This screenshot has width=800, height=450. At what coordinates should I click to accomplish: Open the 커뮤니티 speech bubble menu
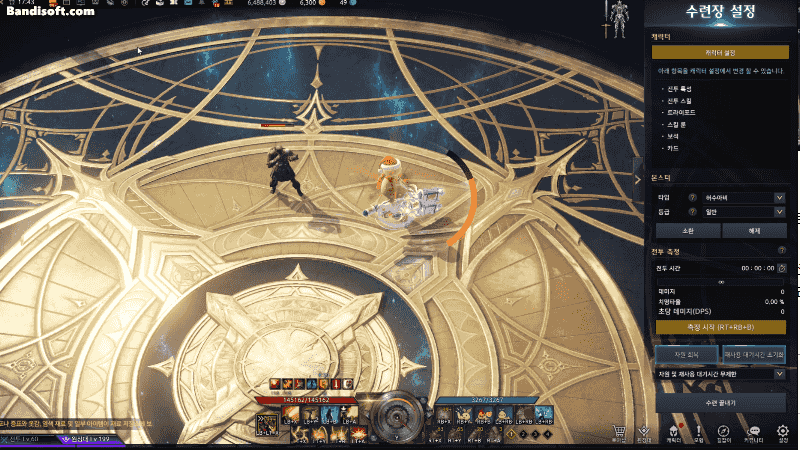click(x=754, y=430)
